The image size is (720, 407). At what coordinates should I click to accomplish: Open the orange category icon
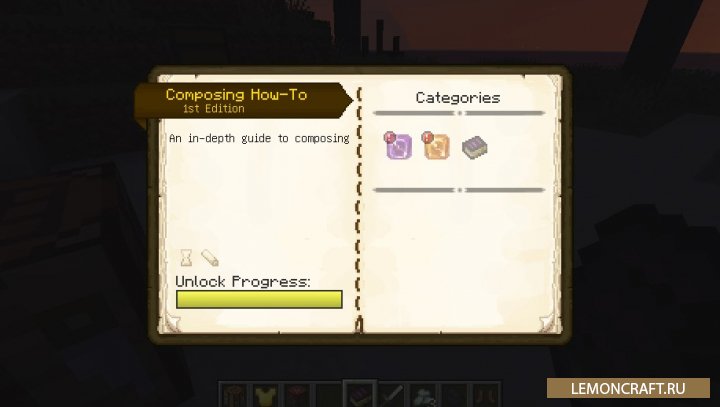pos(435,147)
